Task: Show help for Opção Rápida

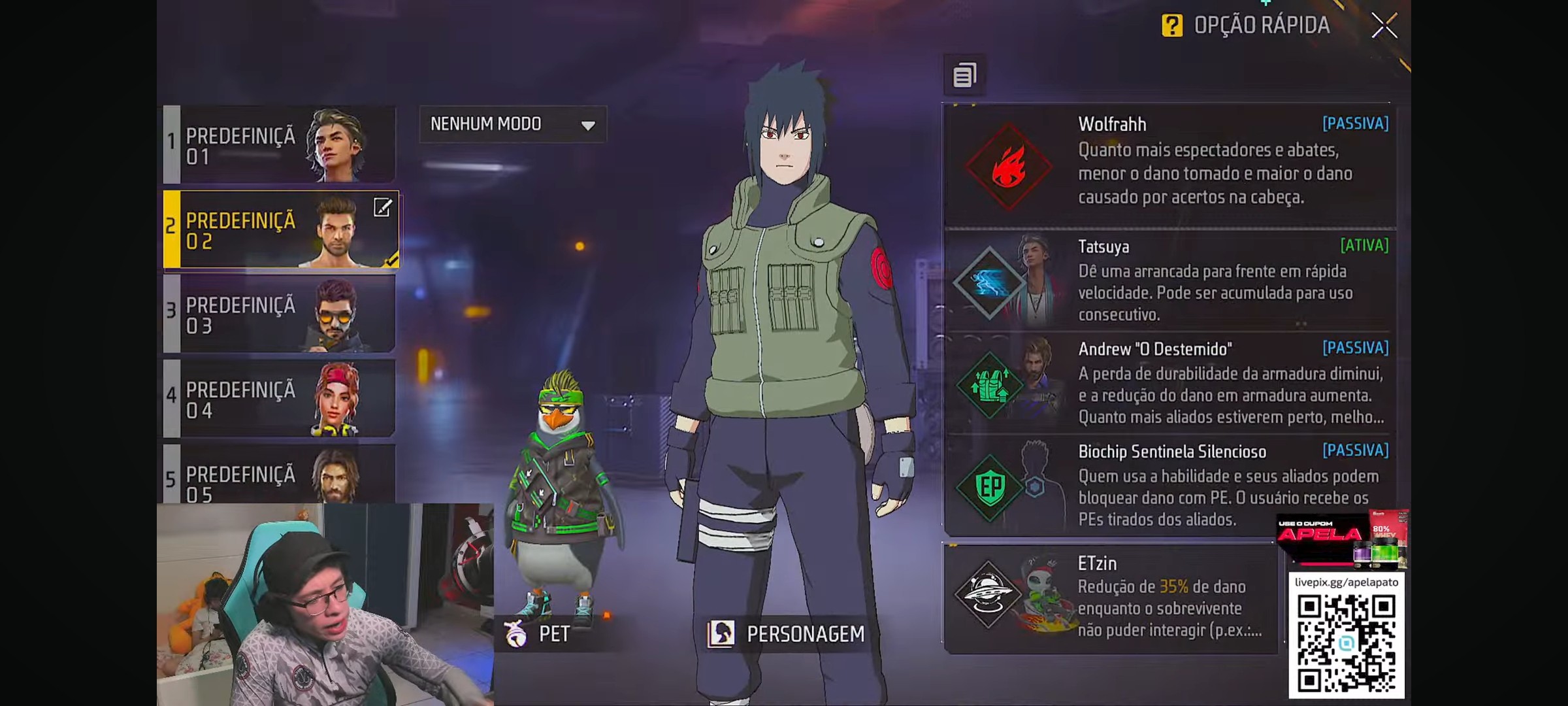Action: pos(1172,26)
